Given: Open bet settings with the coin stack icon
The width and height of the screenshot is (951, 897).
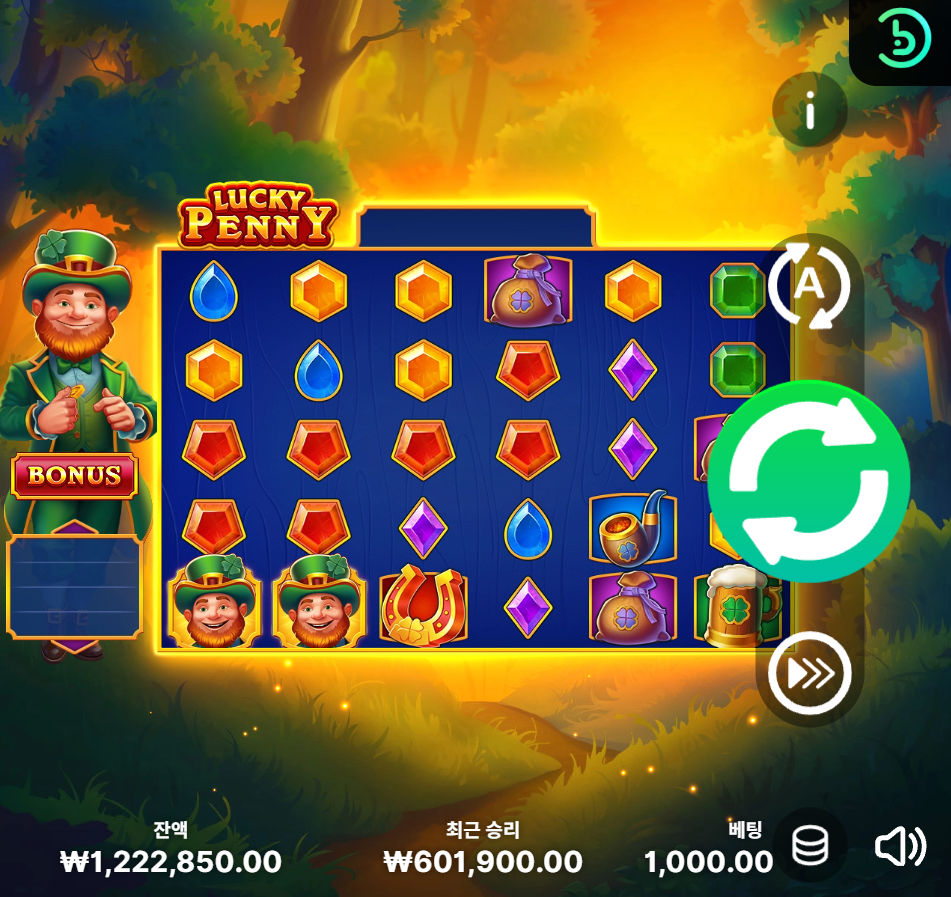Looking at the screenshot, I should coord(810,847).
